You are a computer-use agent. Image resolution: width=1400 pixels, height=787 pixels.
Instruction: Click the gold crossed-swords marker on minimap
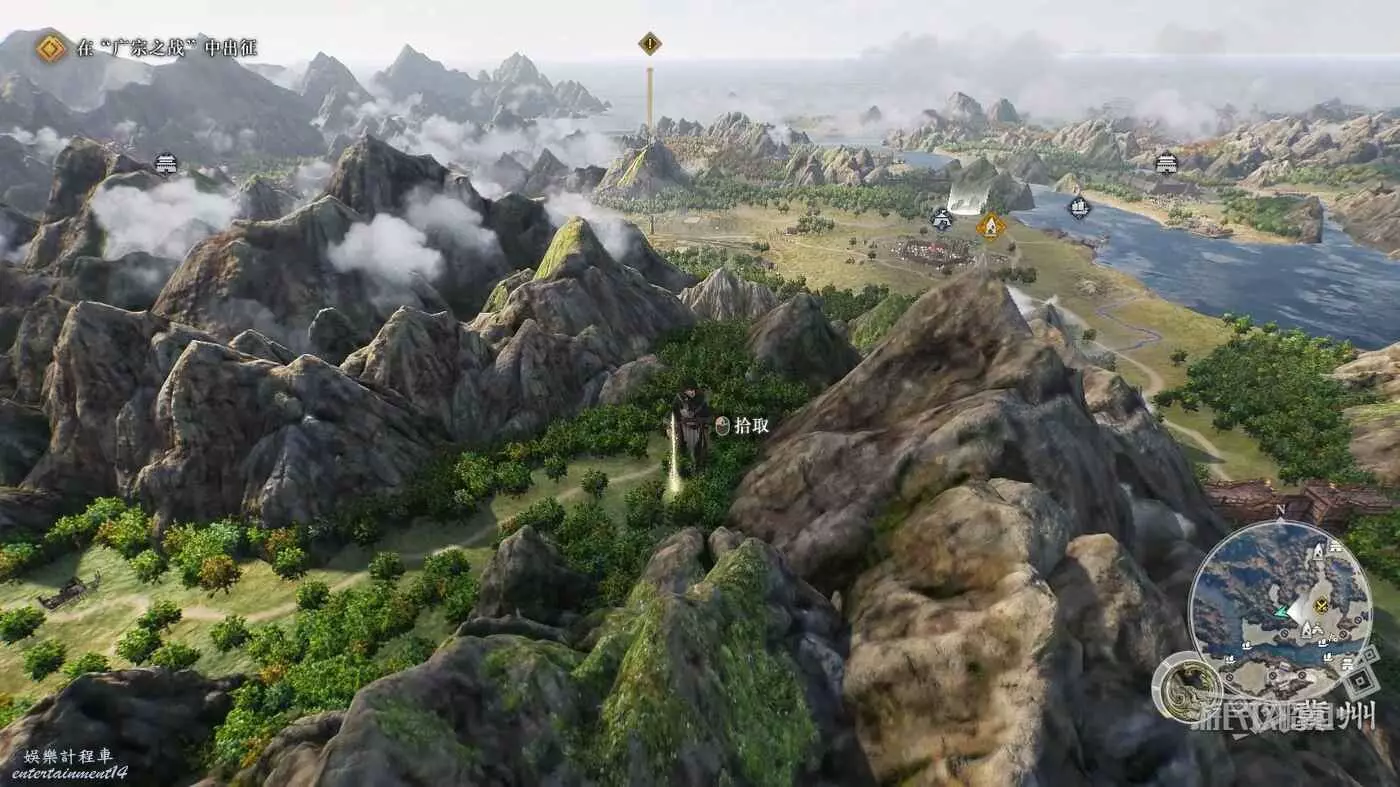pyautogui.click(x=1321, y=605)
